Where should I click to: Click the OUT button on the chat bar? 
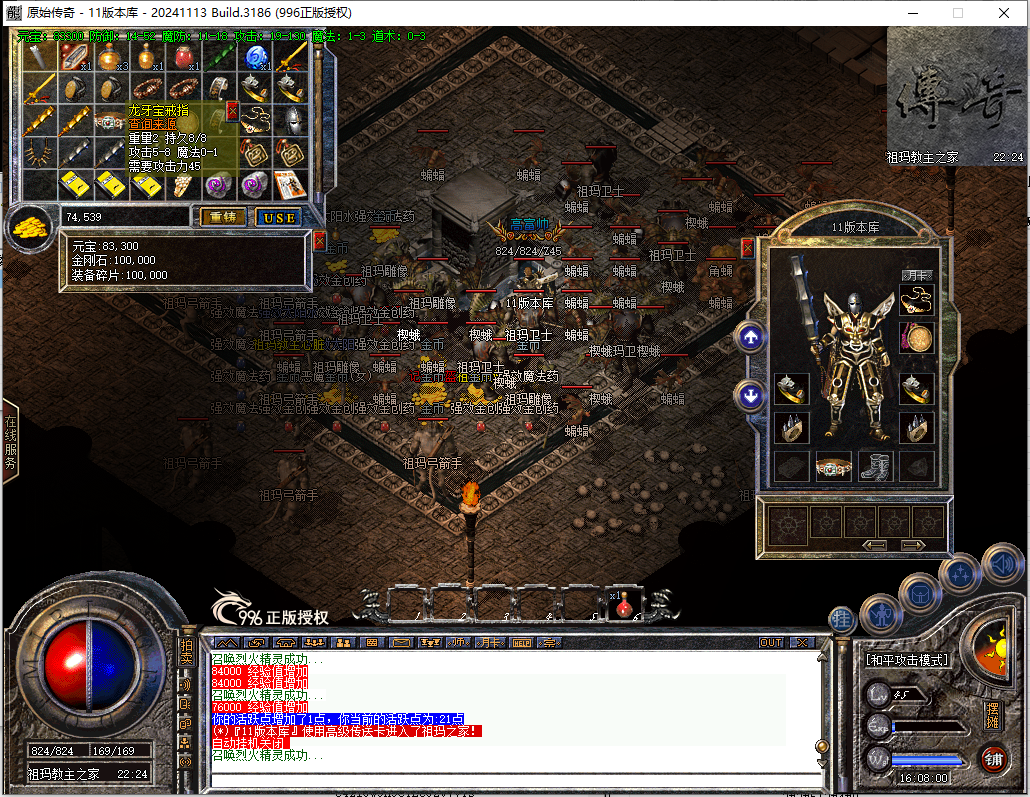click(x=771, y=642)
